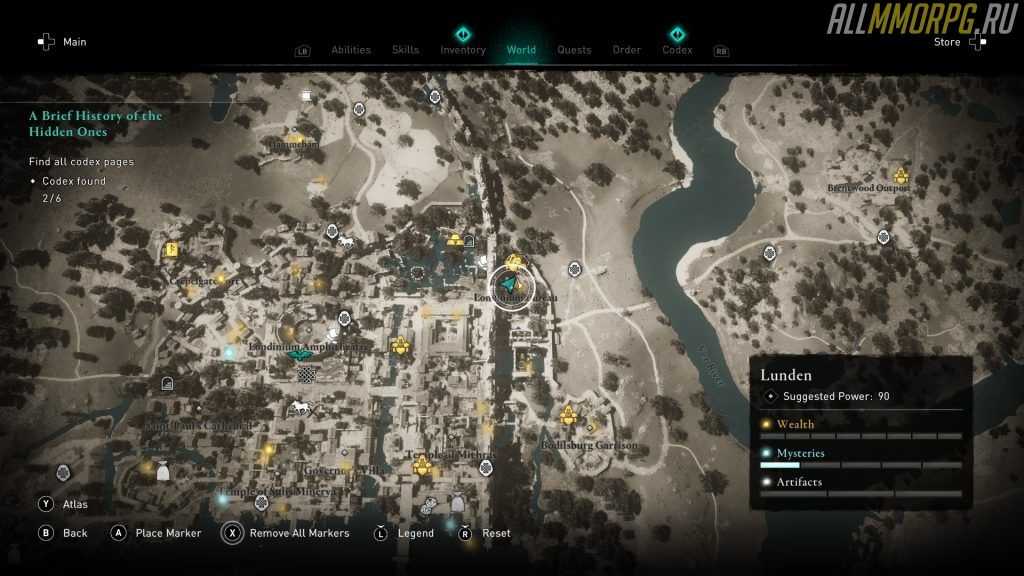Viewport: 1024px width, 576px height.
Task: Switch to the Order tab
Action: (x=627, y=50)
